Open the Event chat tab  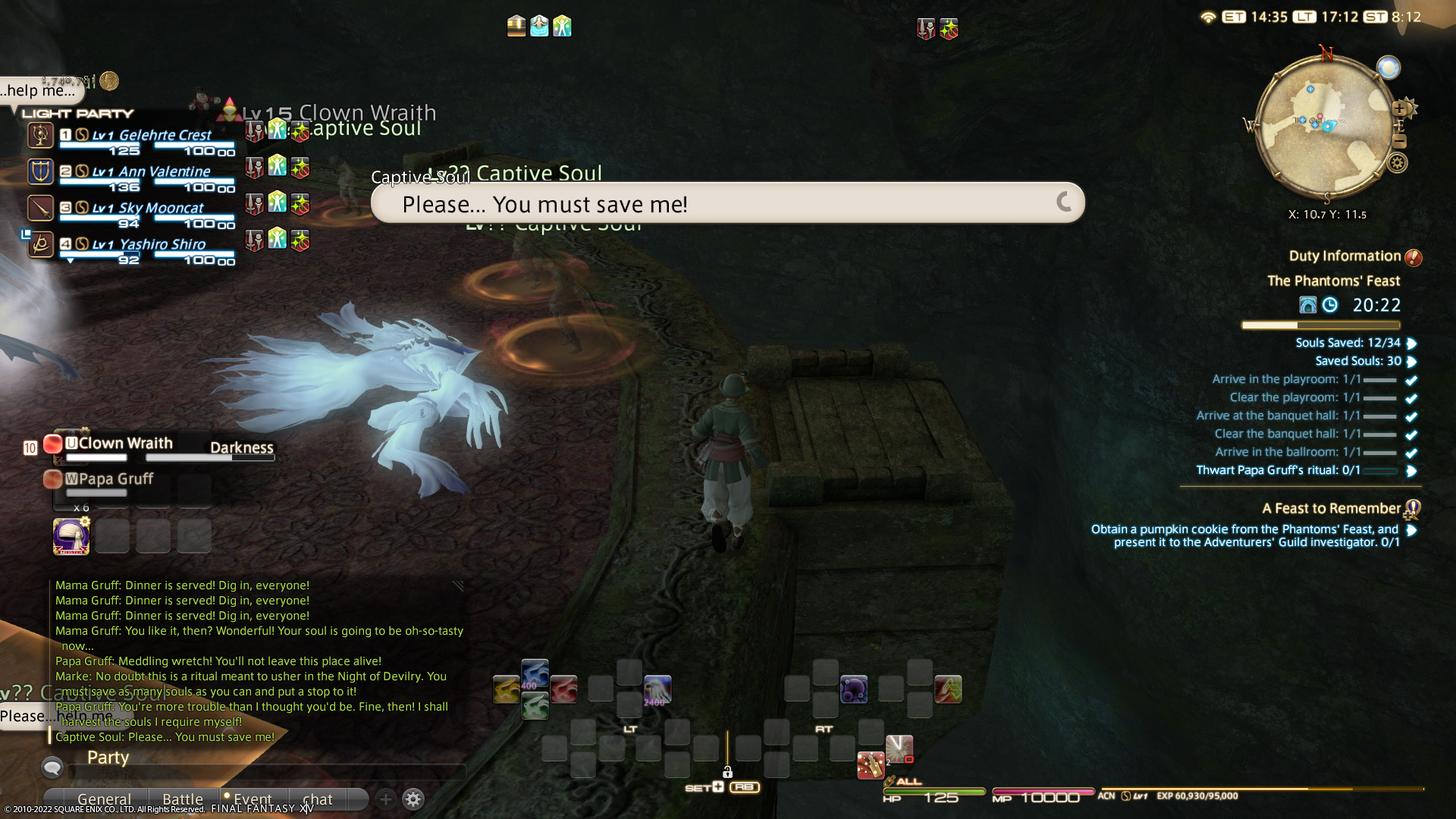[252, 799]
